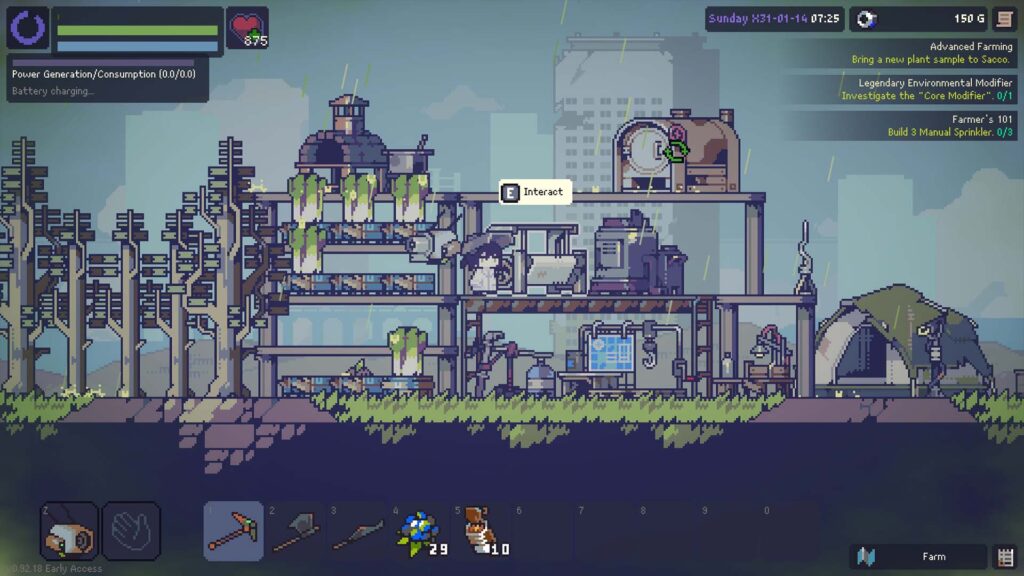This screenshot has height=576, width=1024.
Task: Open the quest scroll icon
Action: pos(1004,19)
